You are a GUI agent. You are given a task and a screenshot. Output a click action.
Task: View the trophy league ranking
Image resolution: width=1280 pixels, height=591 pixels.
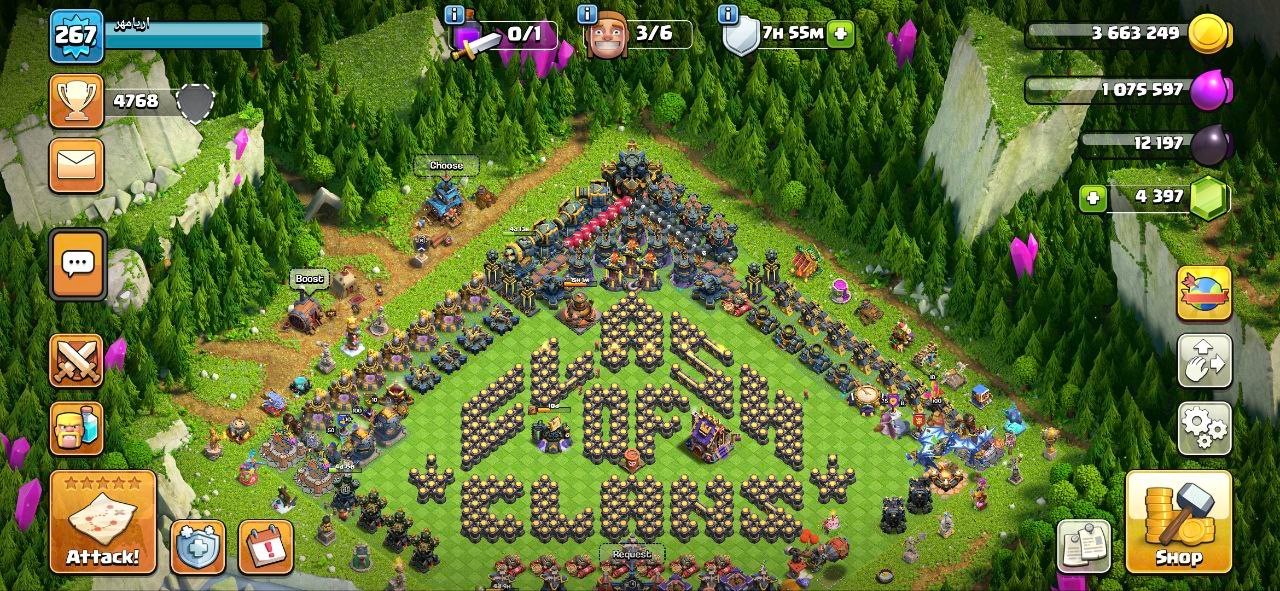point(76,101)
